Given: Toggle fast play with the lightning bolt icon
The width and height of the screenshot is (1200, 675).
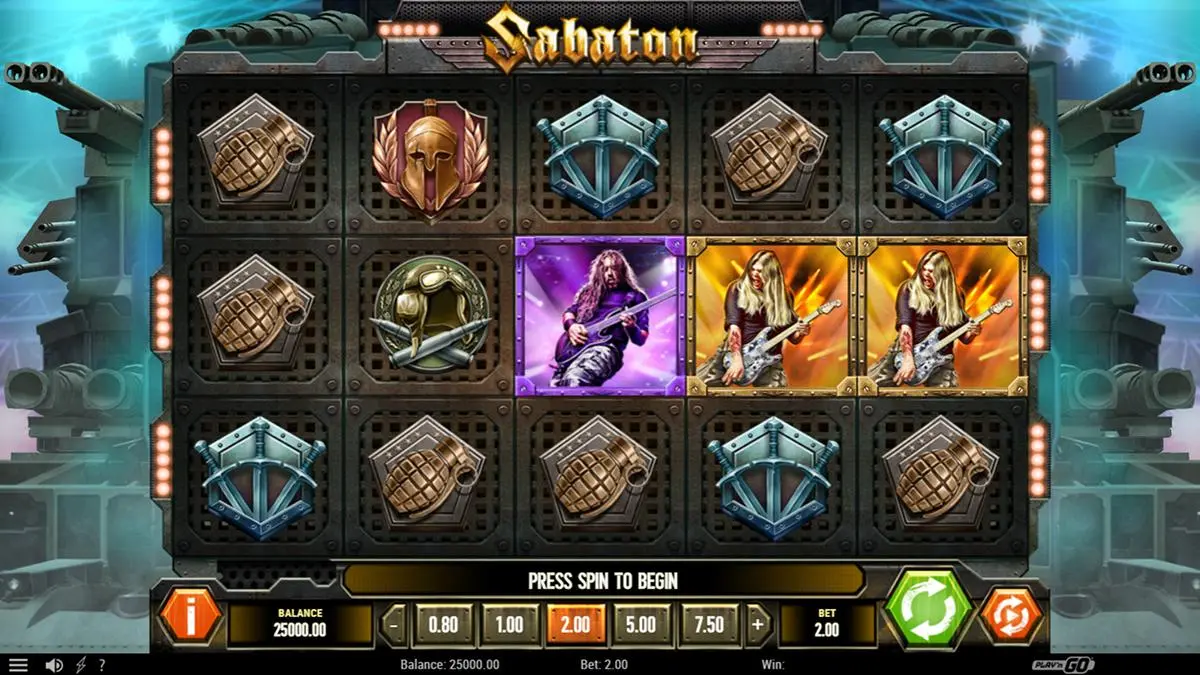Looking at the screenshot, I should coord(79,665).
